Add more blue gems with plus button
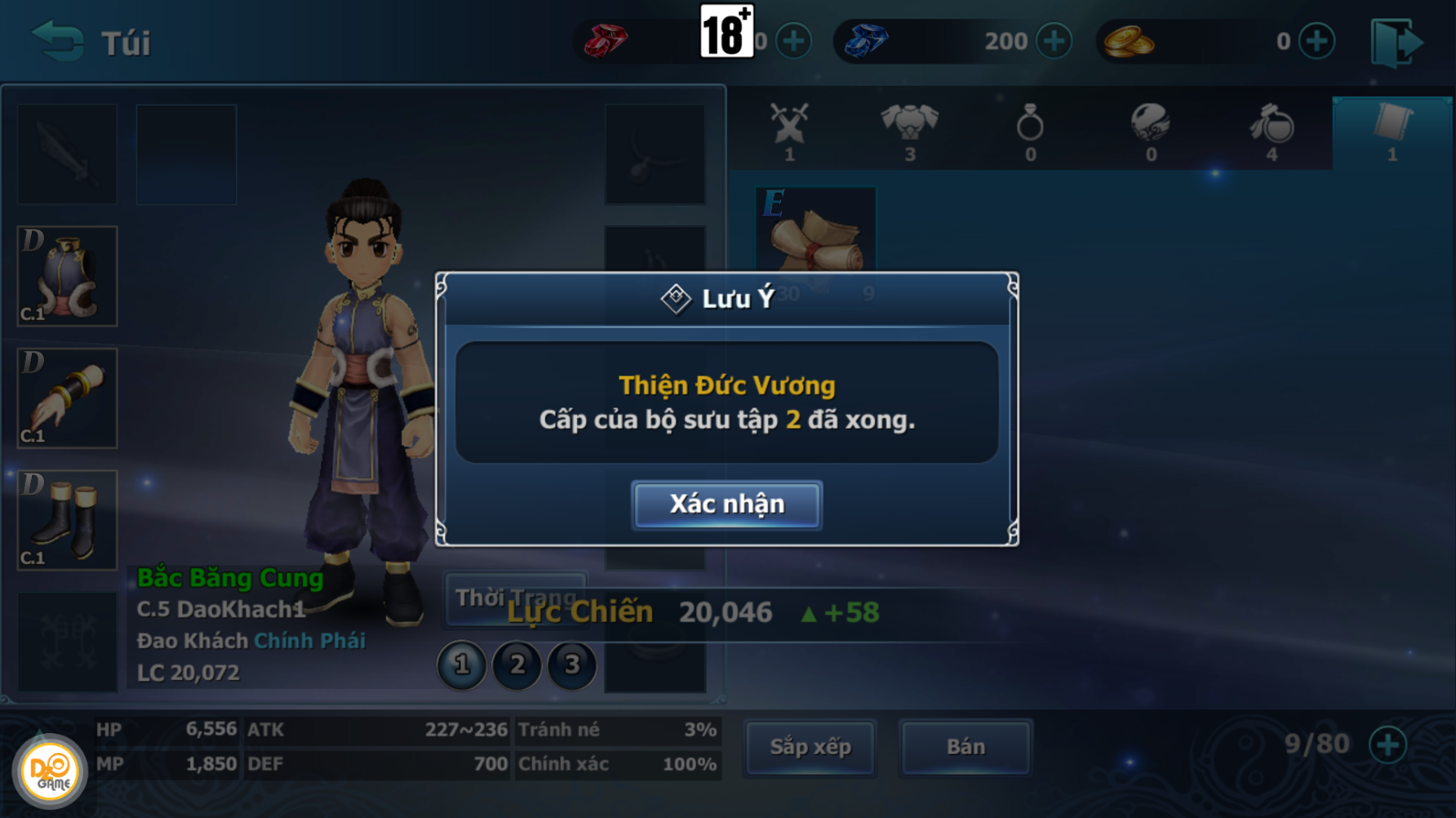Image resolution: width=1456 pixels, height=818 pixels. 1054,41
